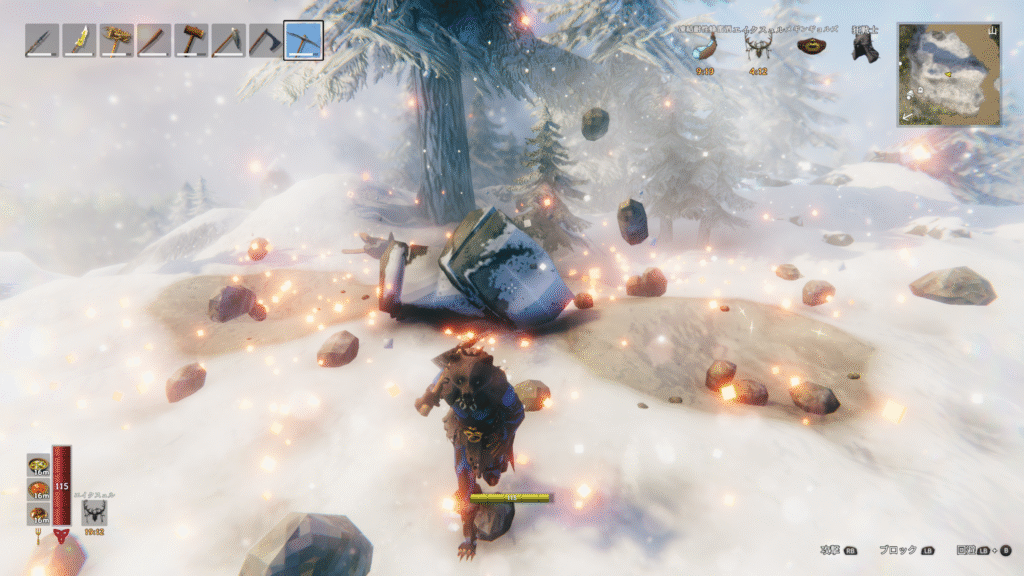The image size is (1024, 576).
Task: Select the Eikthyr forsaken power icon
Action: pos(96,512)
